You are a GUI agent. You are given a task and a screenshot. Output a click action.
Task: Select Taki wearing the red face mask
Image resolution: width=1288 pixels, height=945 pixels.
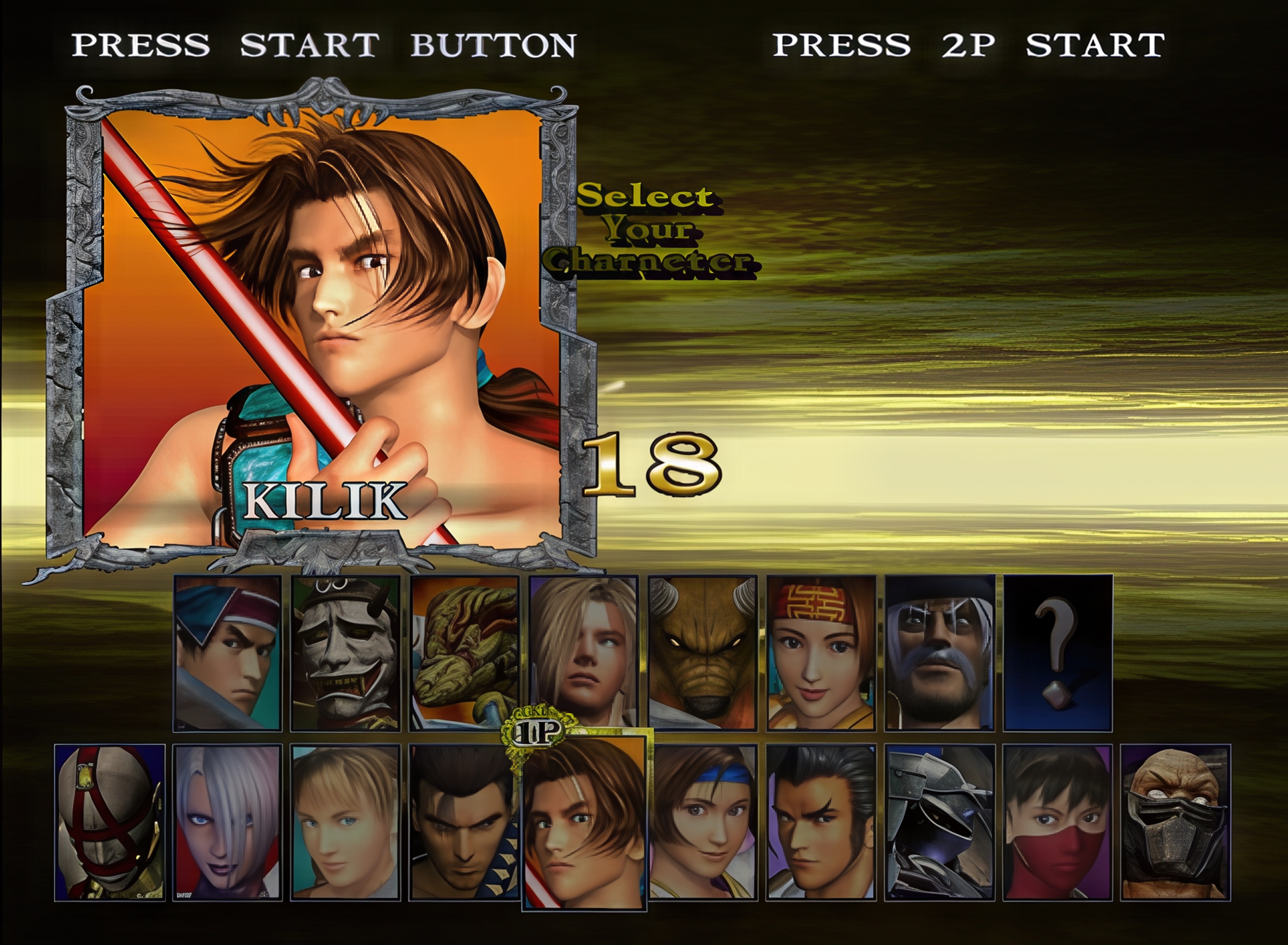click(1058, 822)
